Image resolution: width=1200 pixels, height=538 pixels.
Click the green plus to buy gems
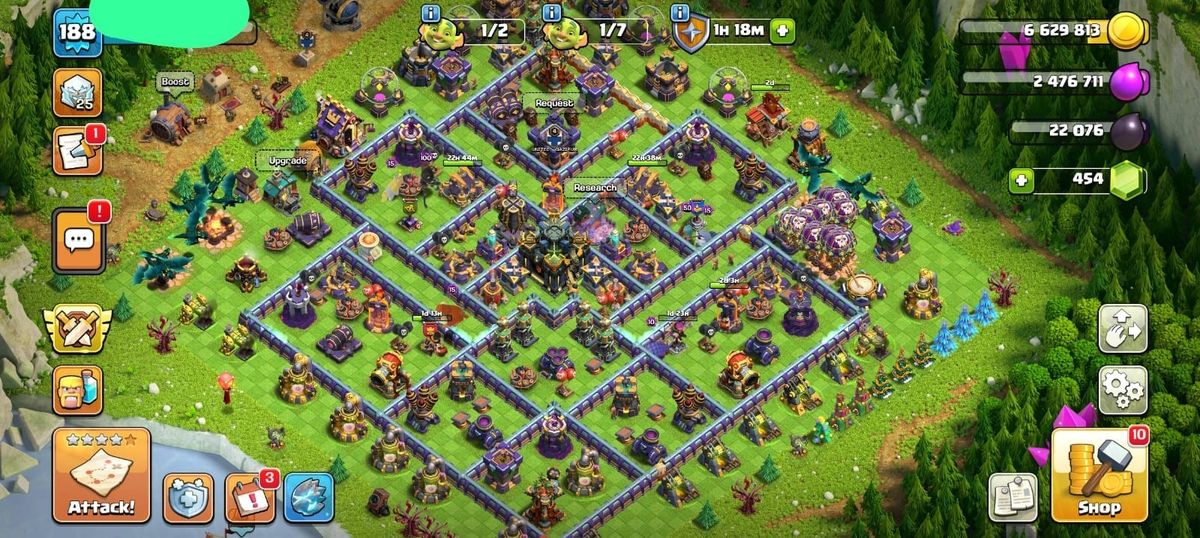[x=1021, y=181]
